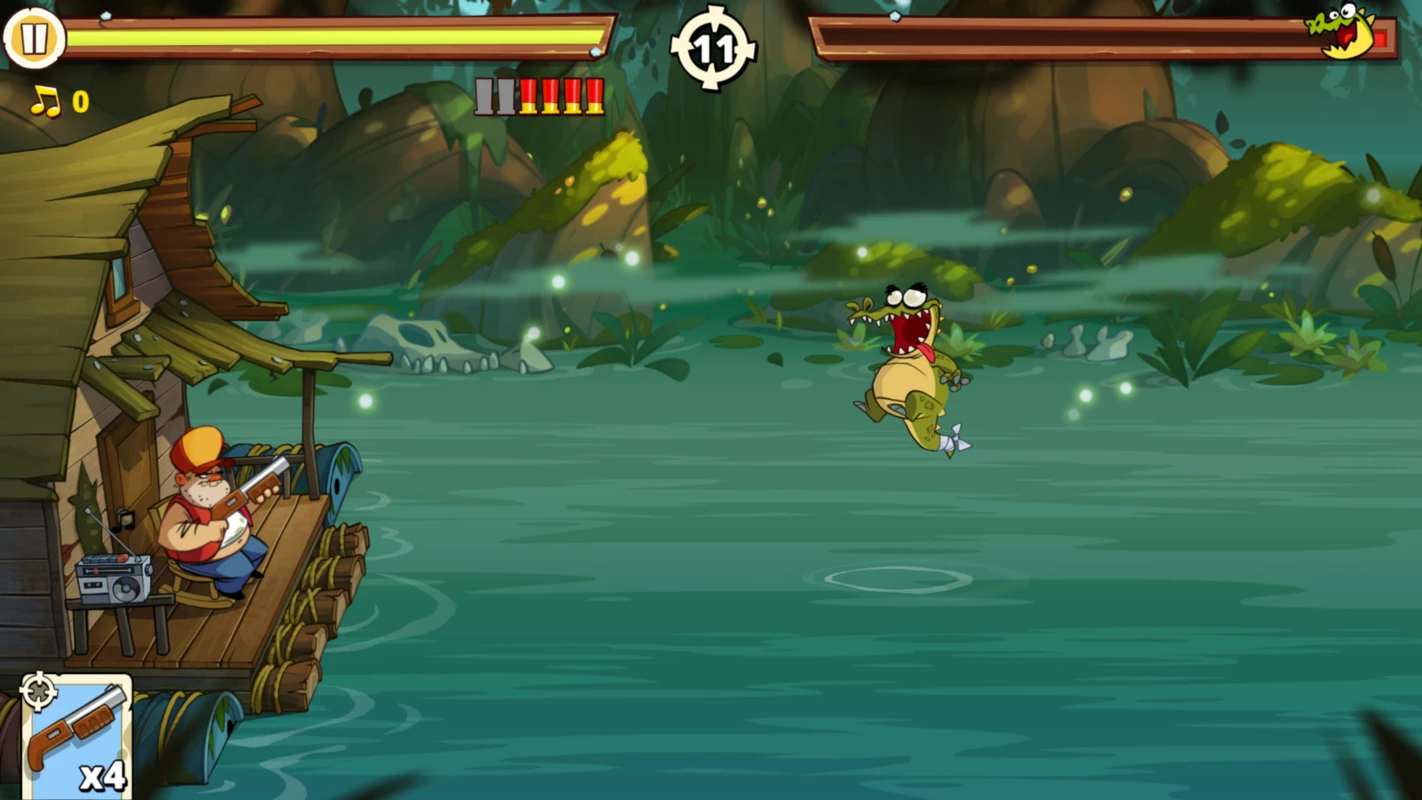The height and width of the screenshot is (800, 1422).
Task: Select the shotgun weapon card
Action: [77, 737]
